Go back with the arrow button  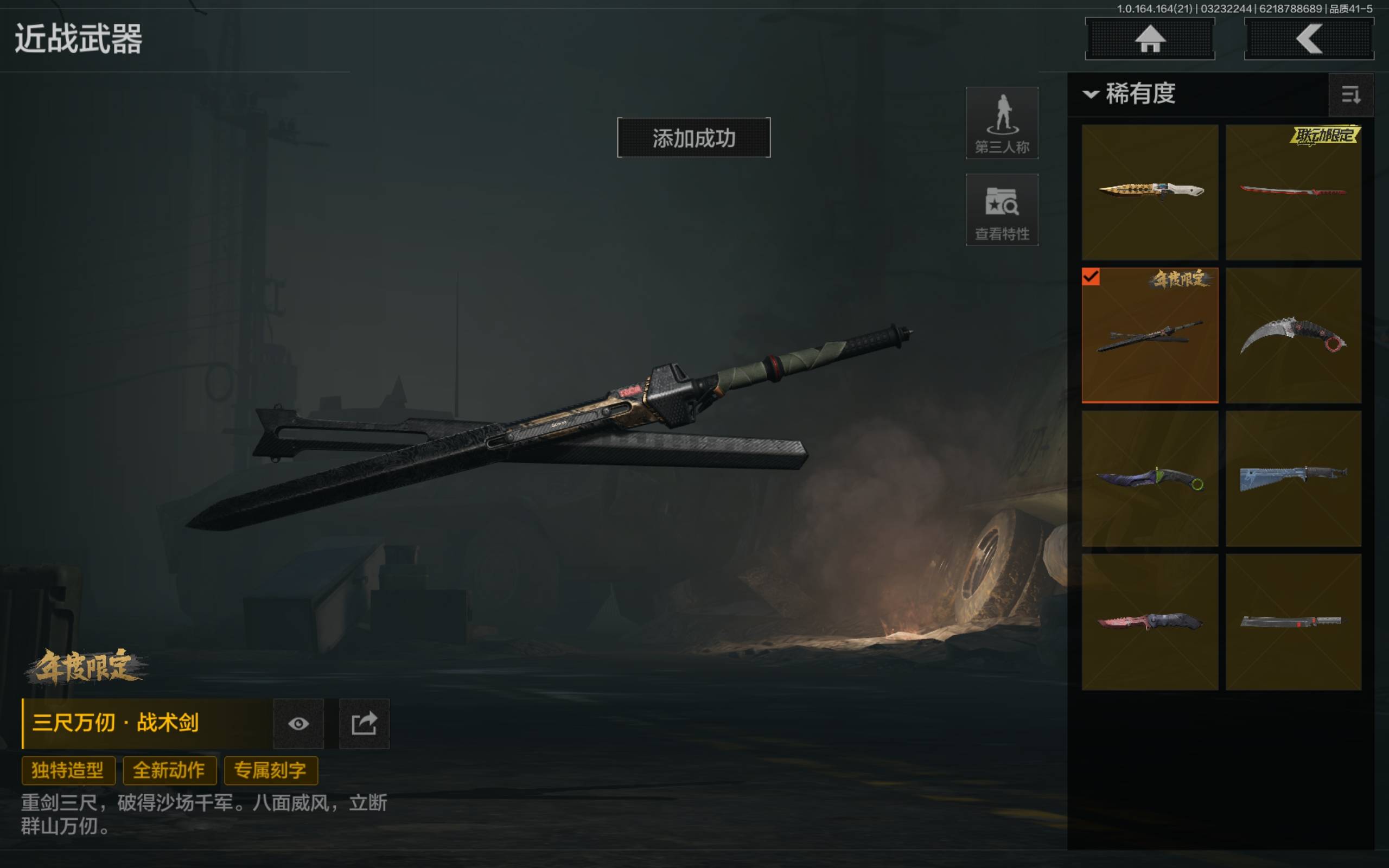point(1308,39)
